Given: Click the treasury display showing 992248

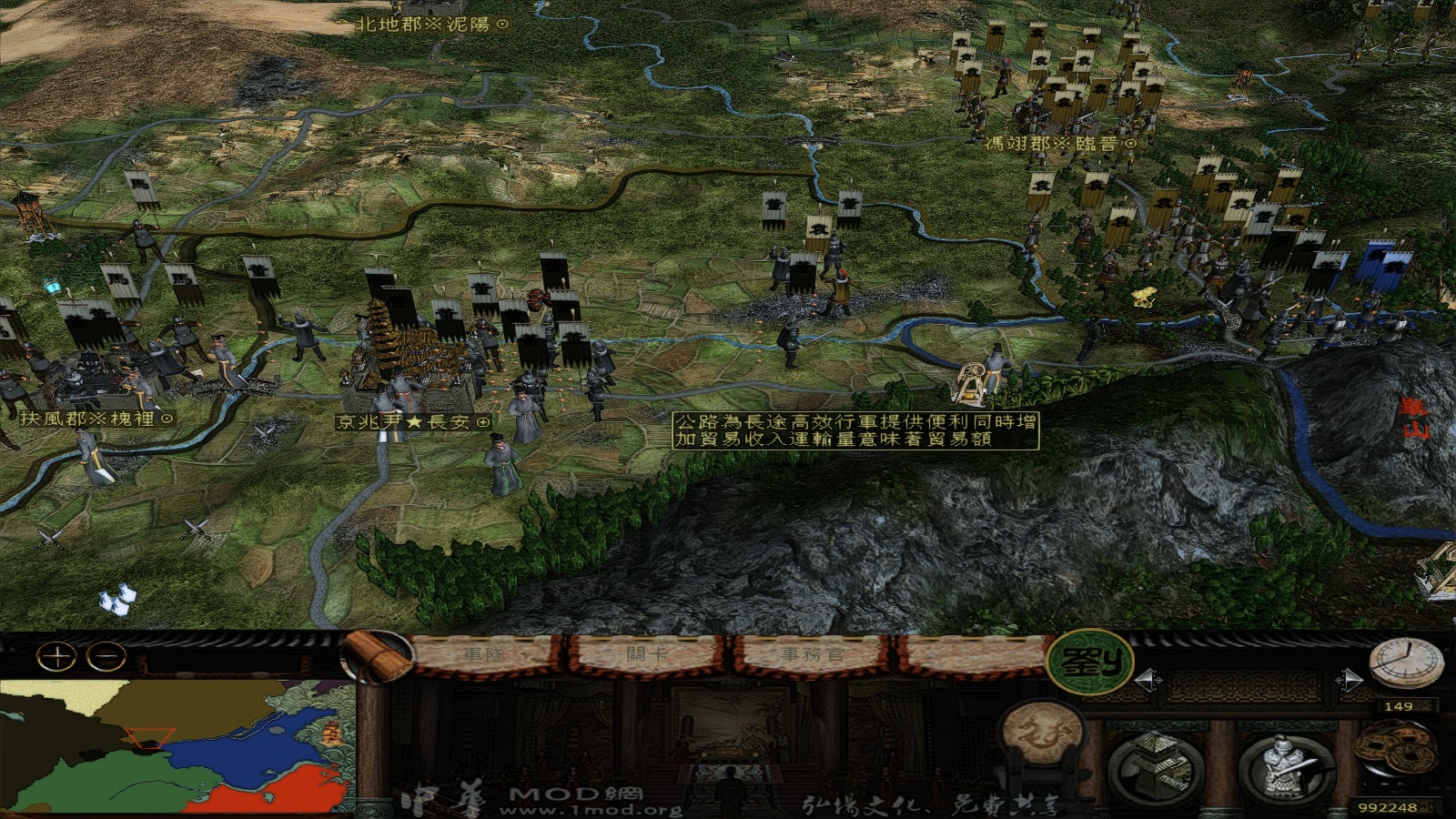Looking at the screenshot, I should point(1390,804).
